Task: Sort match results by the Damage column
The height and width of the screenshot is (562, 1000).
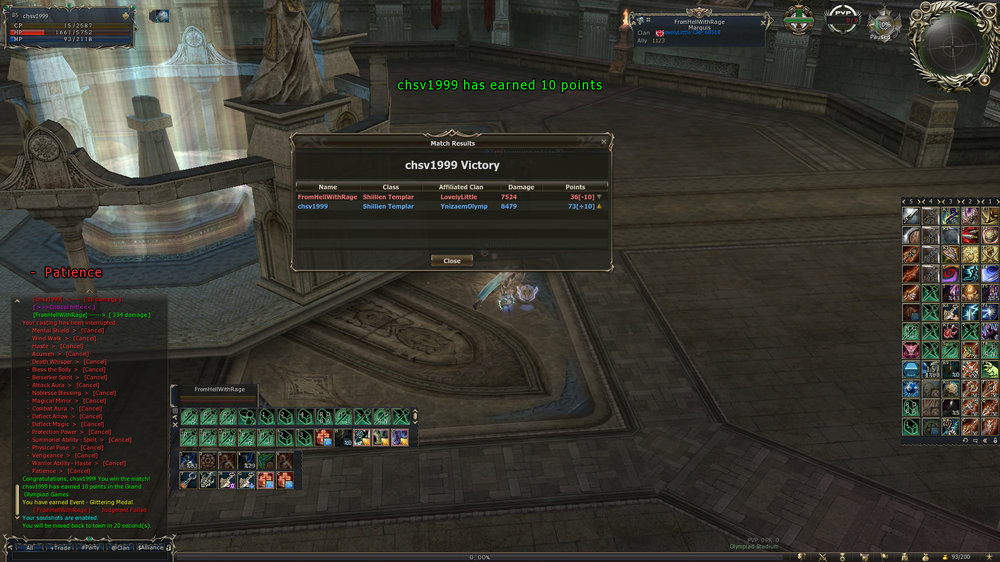Action: [x=521, y=187]
